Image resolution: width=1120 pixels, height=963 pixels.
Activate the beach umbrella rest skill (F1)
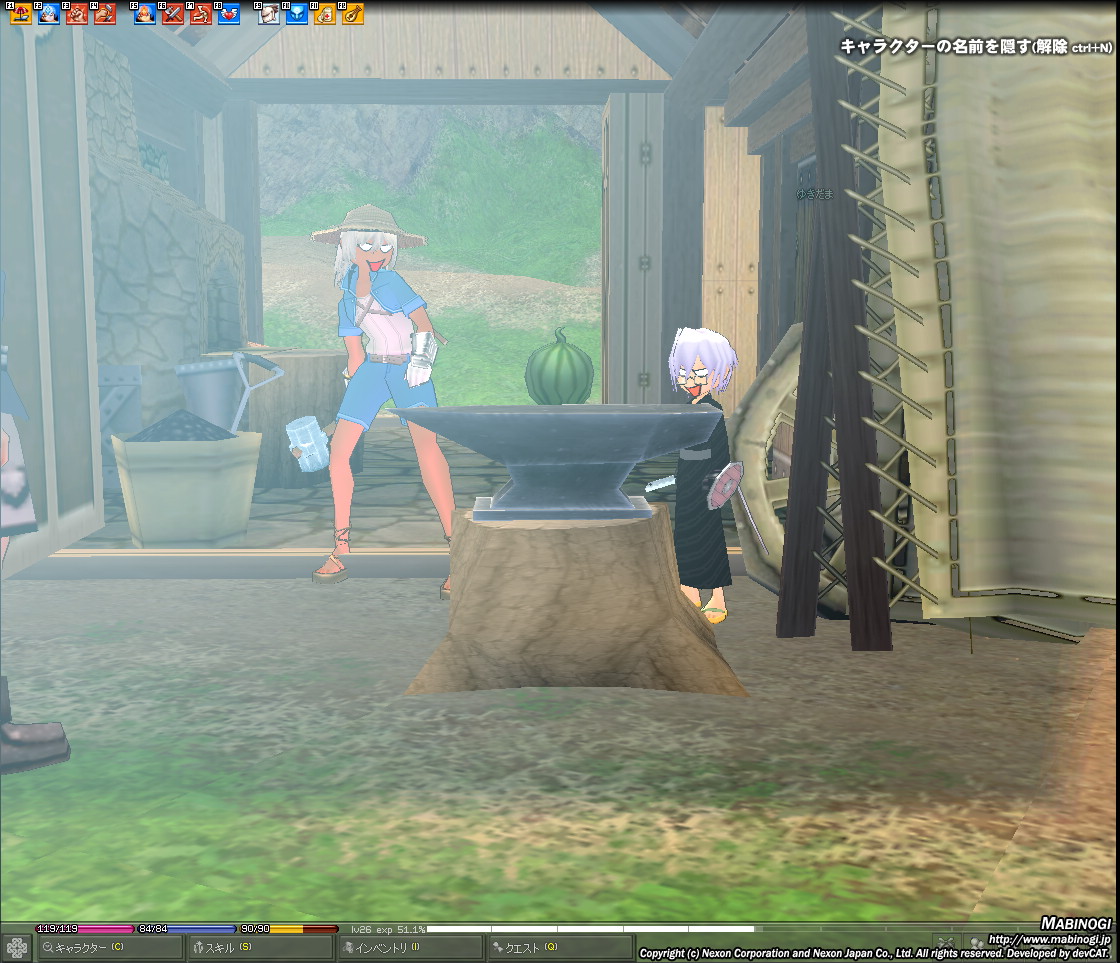point(20,14)
